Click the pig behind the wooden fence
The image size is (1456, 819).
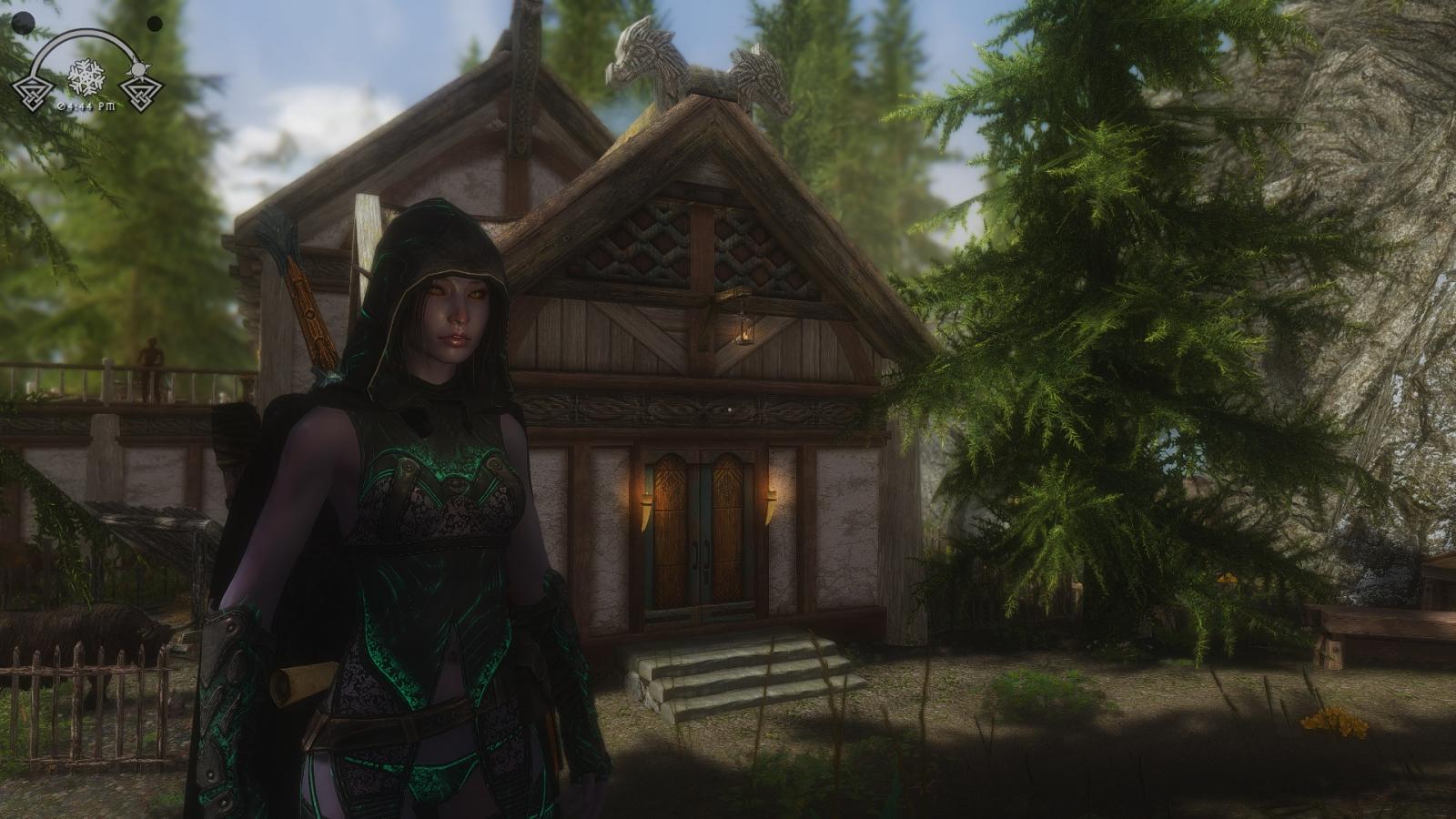tap(77, 628)
